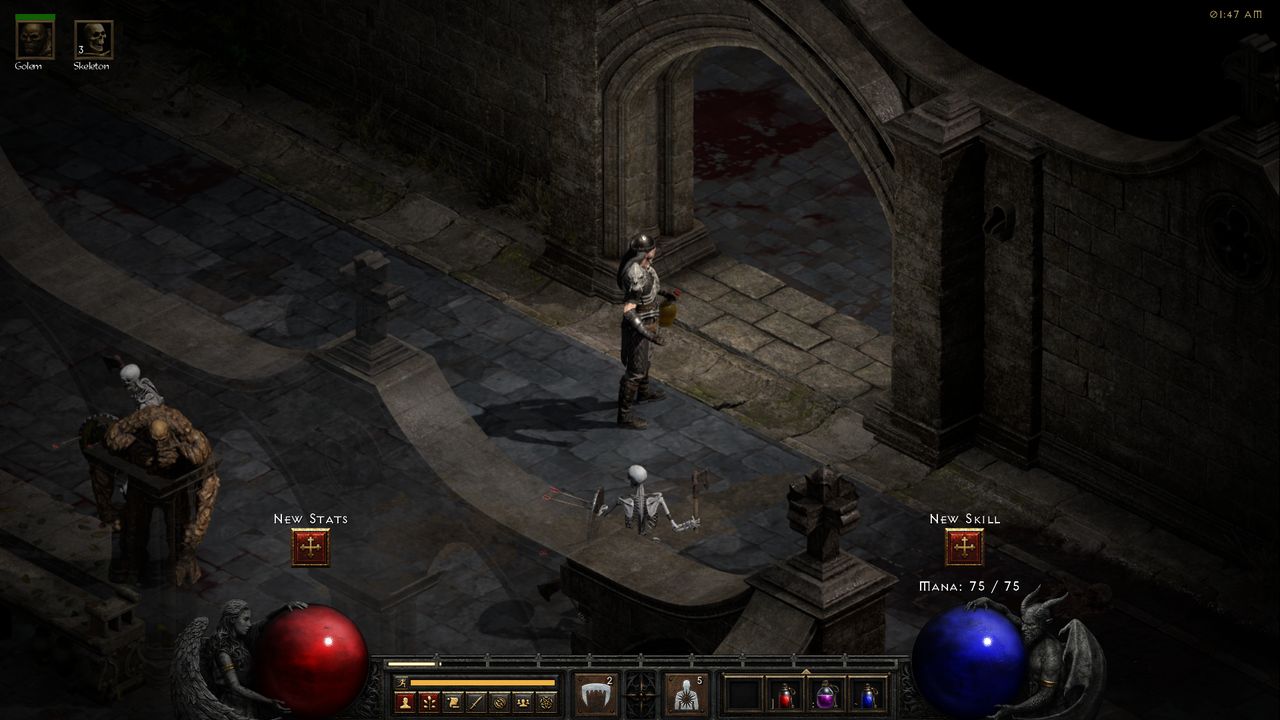Open the skill tree icon
The width and height of the screenshot is (1280, 720).
tap(429, 702)
